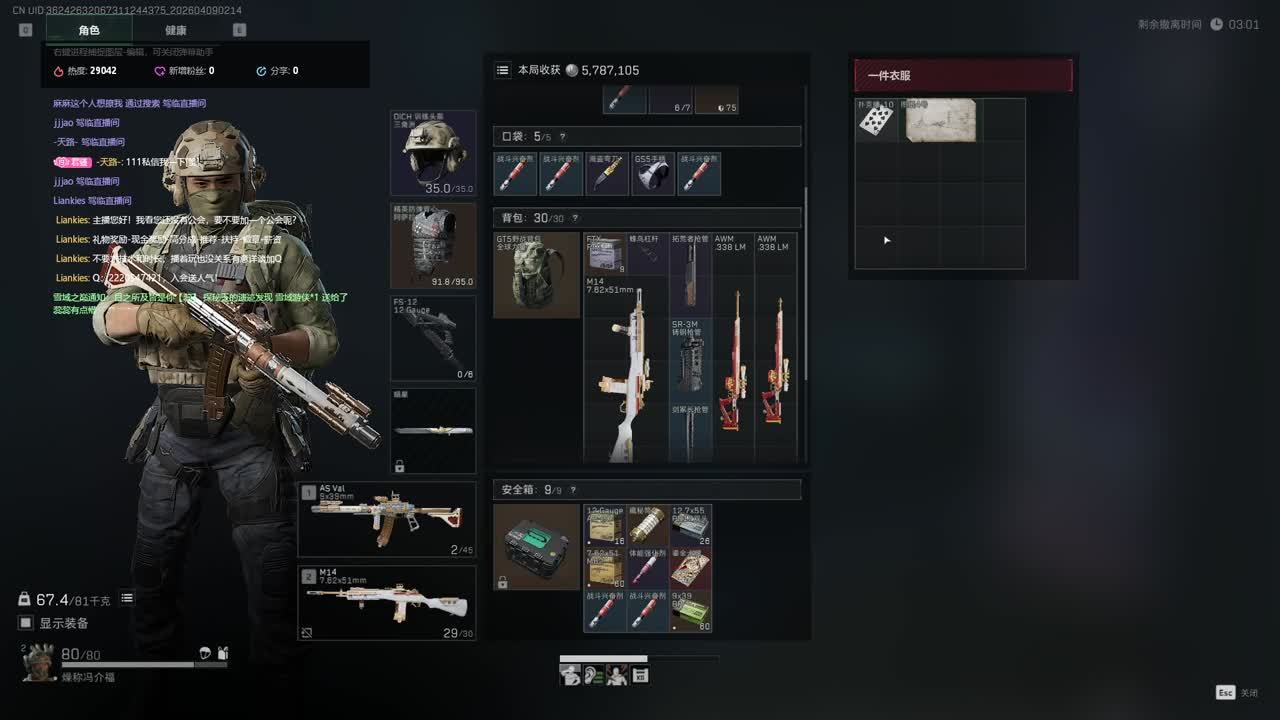Pick the equipped M14 secondary weapon slot
Image resolution: width=1280 pixels, height=720 pixels.
387,603
